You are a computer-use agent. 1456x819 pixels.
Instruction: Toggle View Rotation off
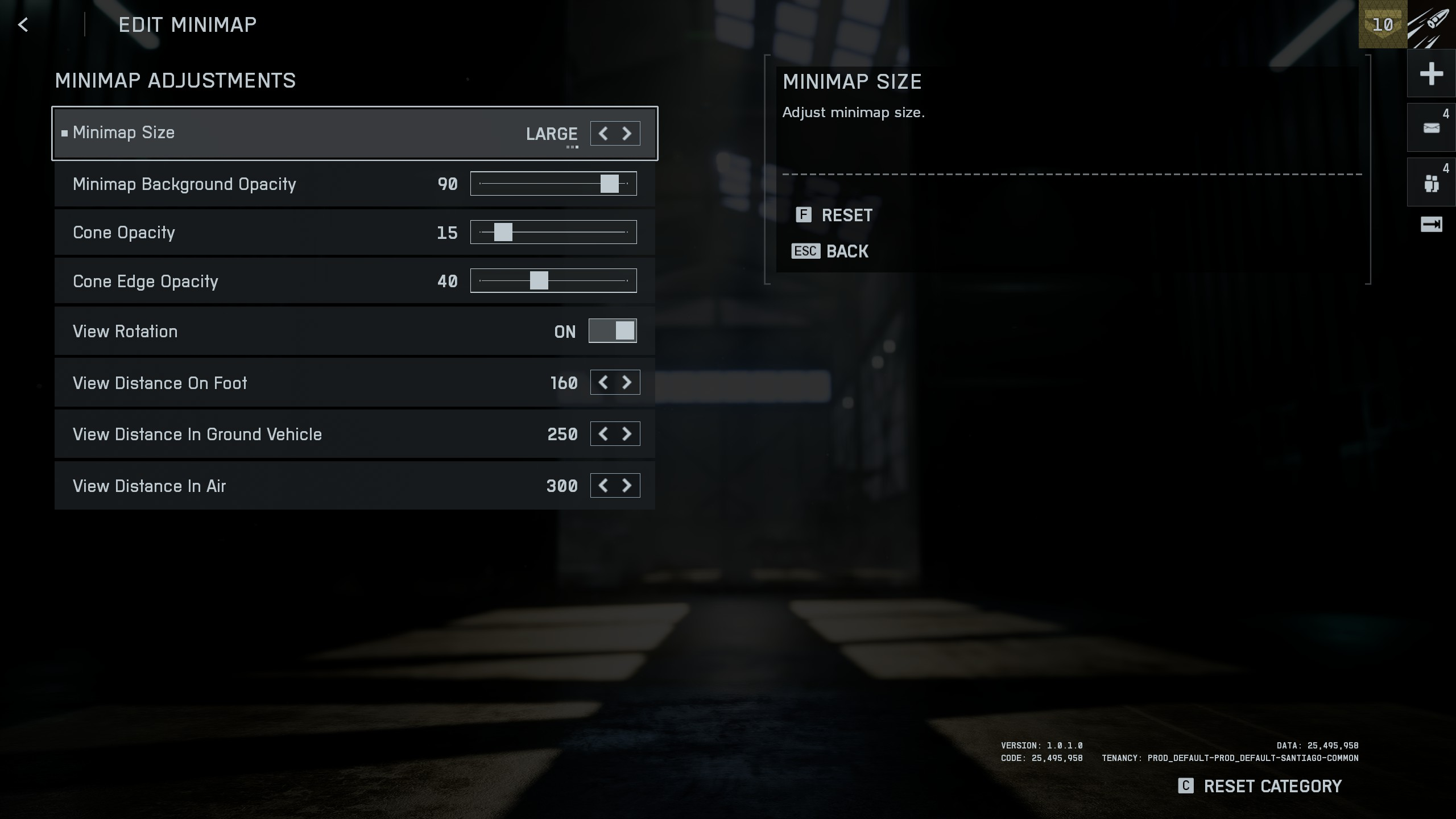click(x=612, y=331)
